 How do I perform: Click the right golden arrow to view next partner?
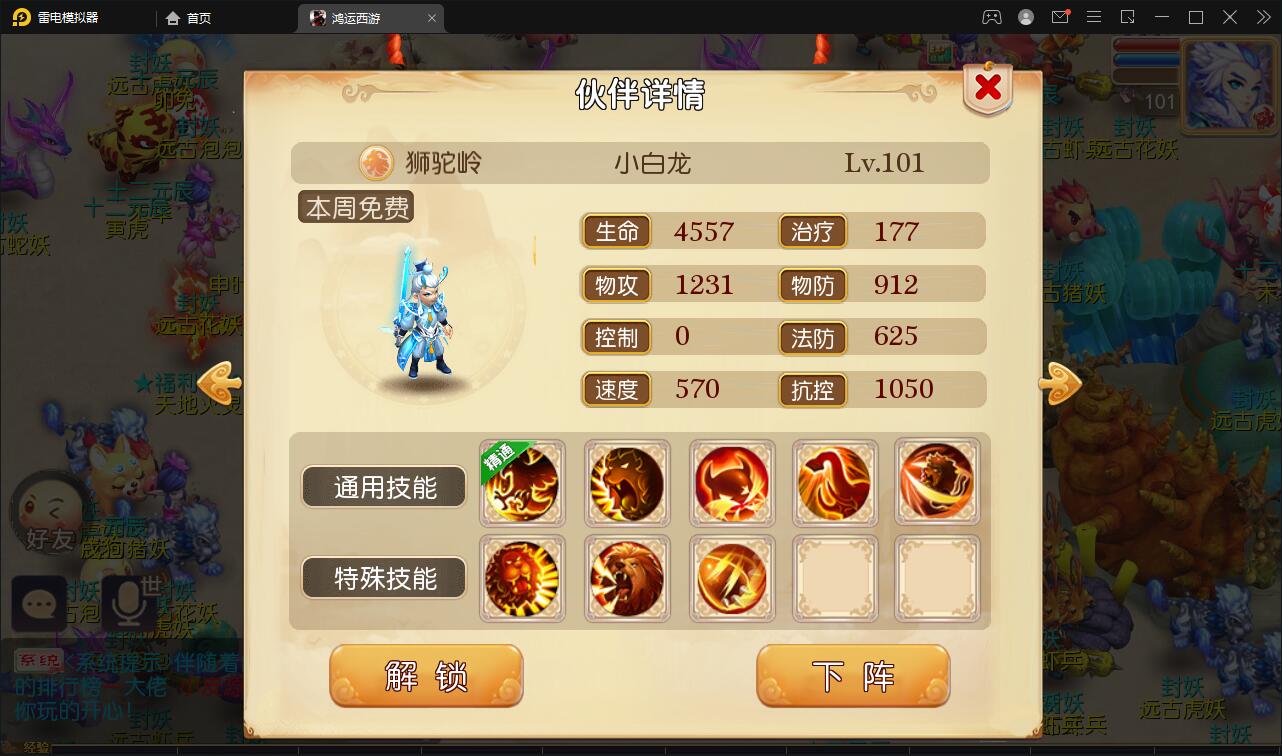tap(1060, 383)
